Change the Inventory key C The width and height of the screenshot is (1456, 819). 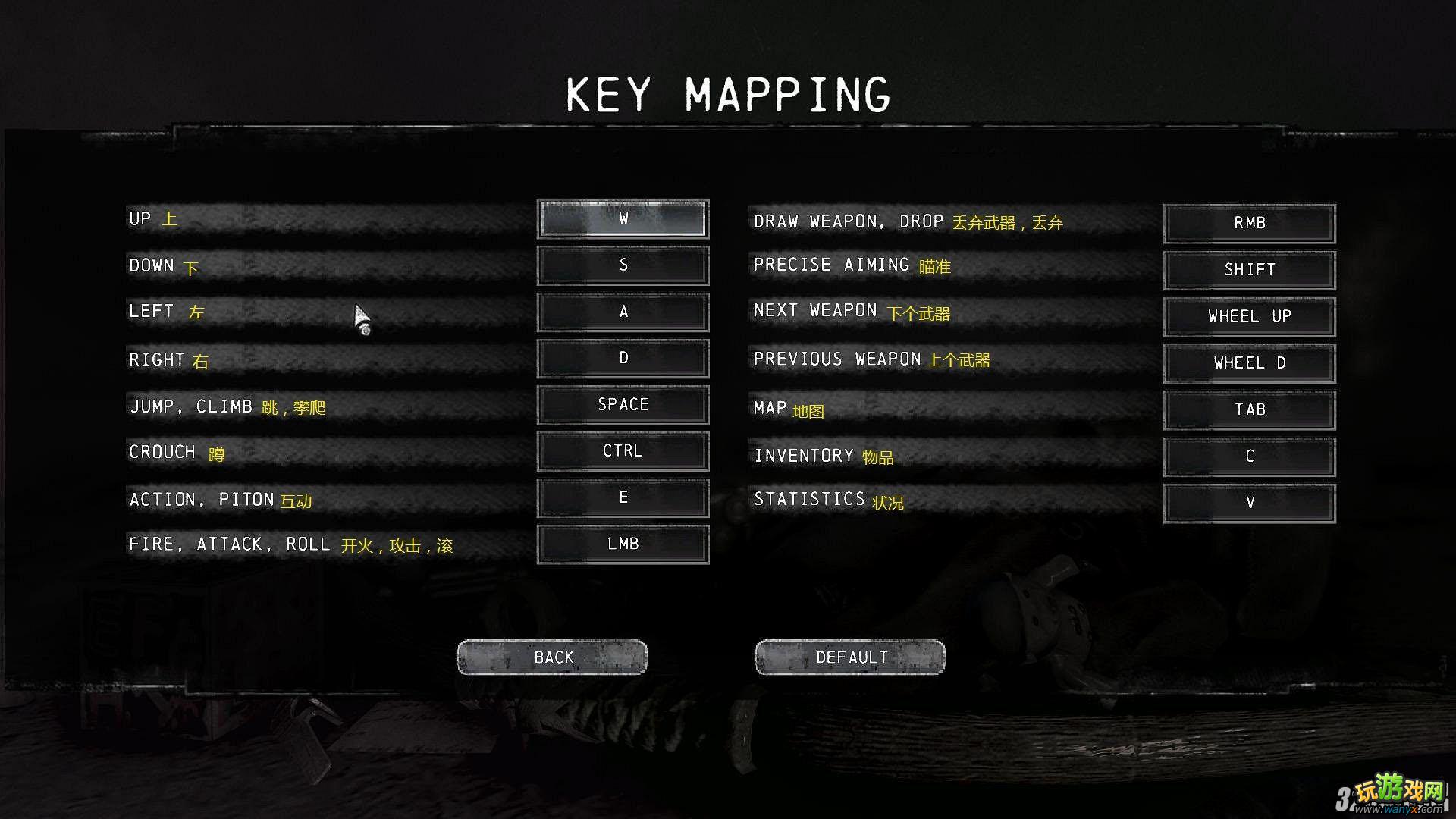(1250, 457)
